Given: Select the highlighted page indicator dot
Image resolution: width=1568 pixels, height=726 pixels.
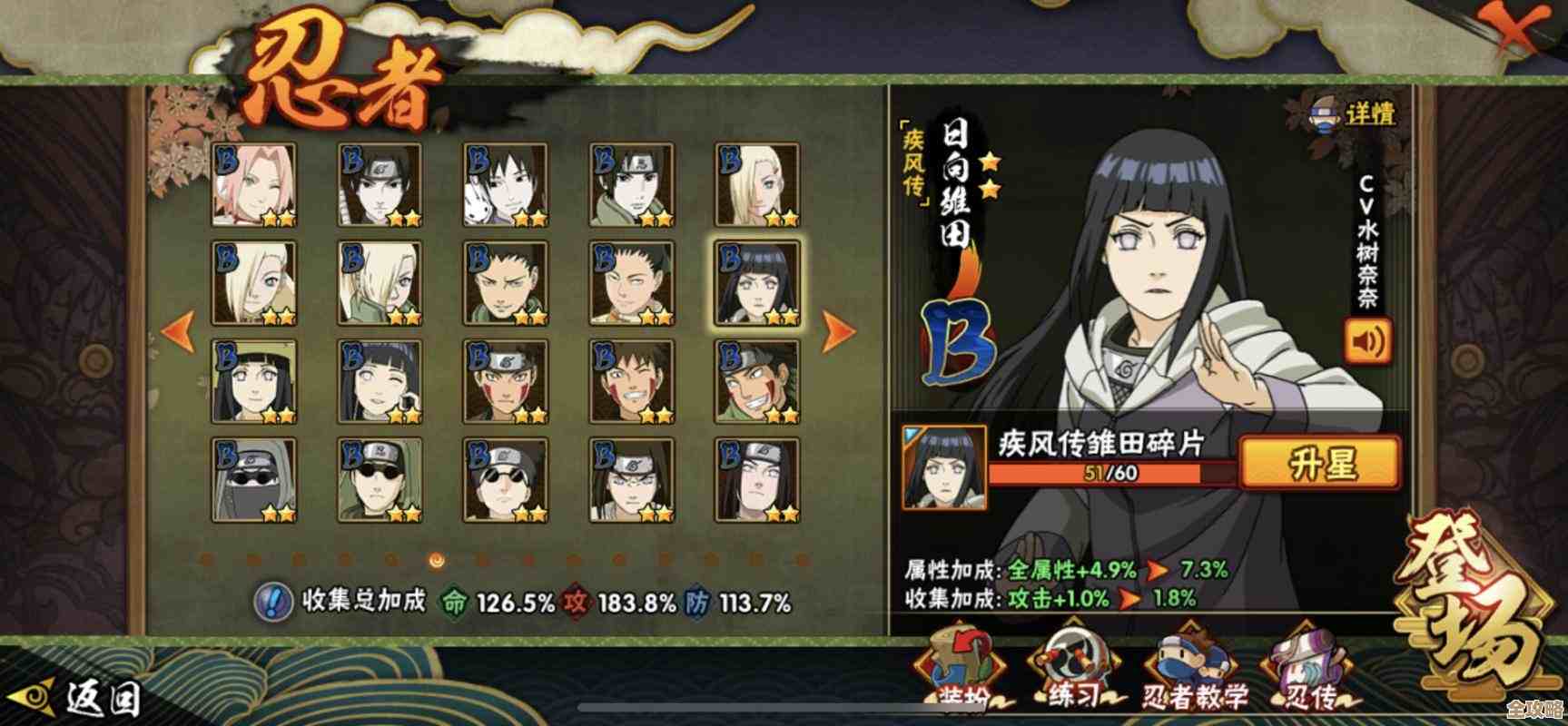Looking at the screenshot, I should tap(438, 560).
